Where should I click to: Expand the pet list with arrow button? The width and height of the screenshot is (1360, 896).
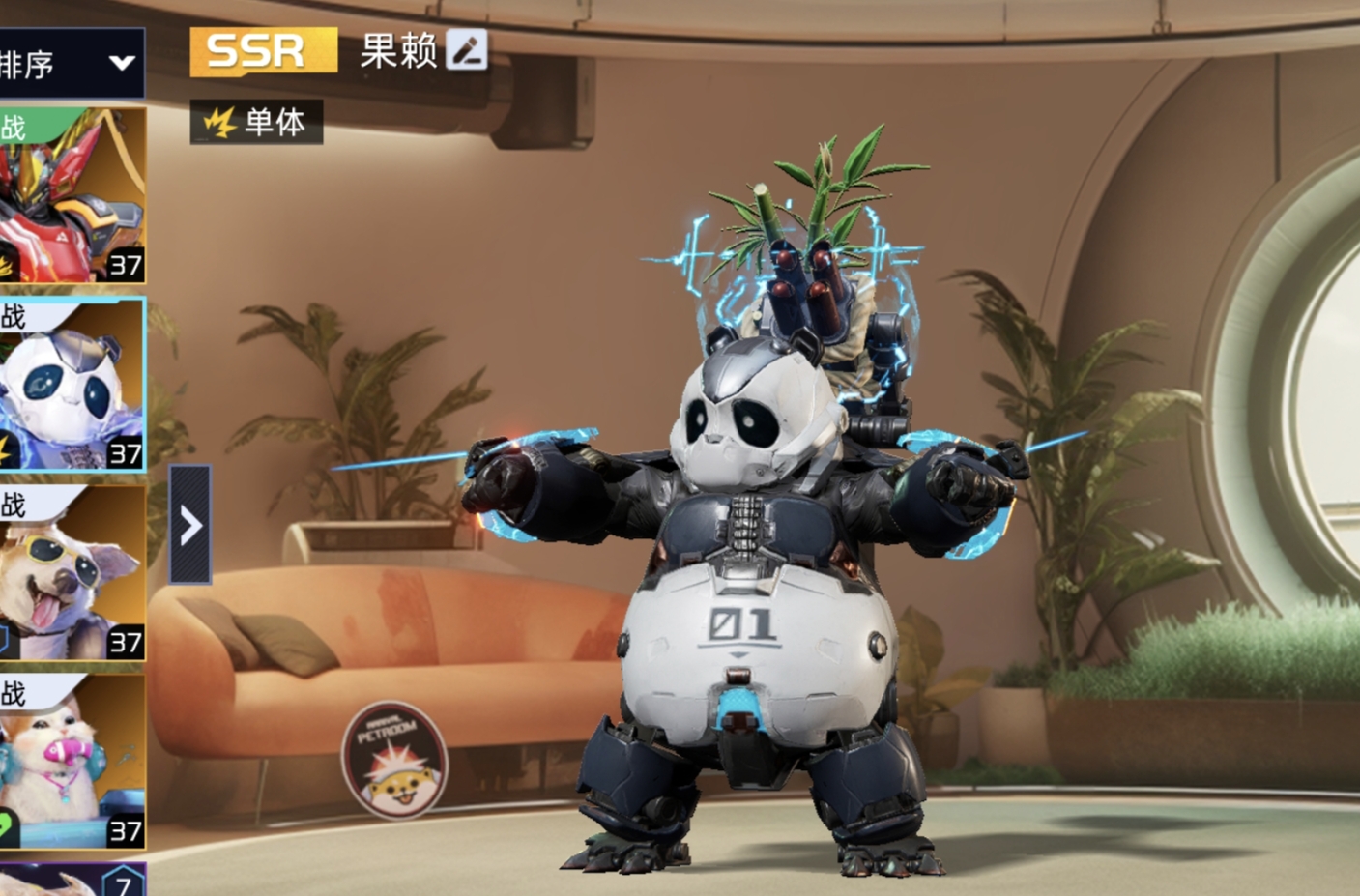pos(190,525)
